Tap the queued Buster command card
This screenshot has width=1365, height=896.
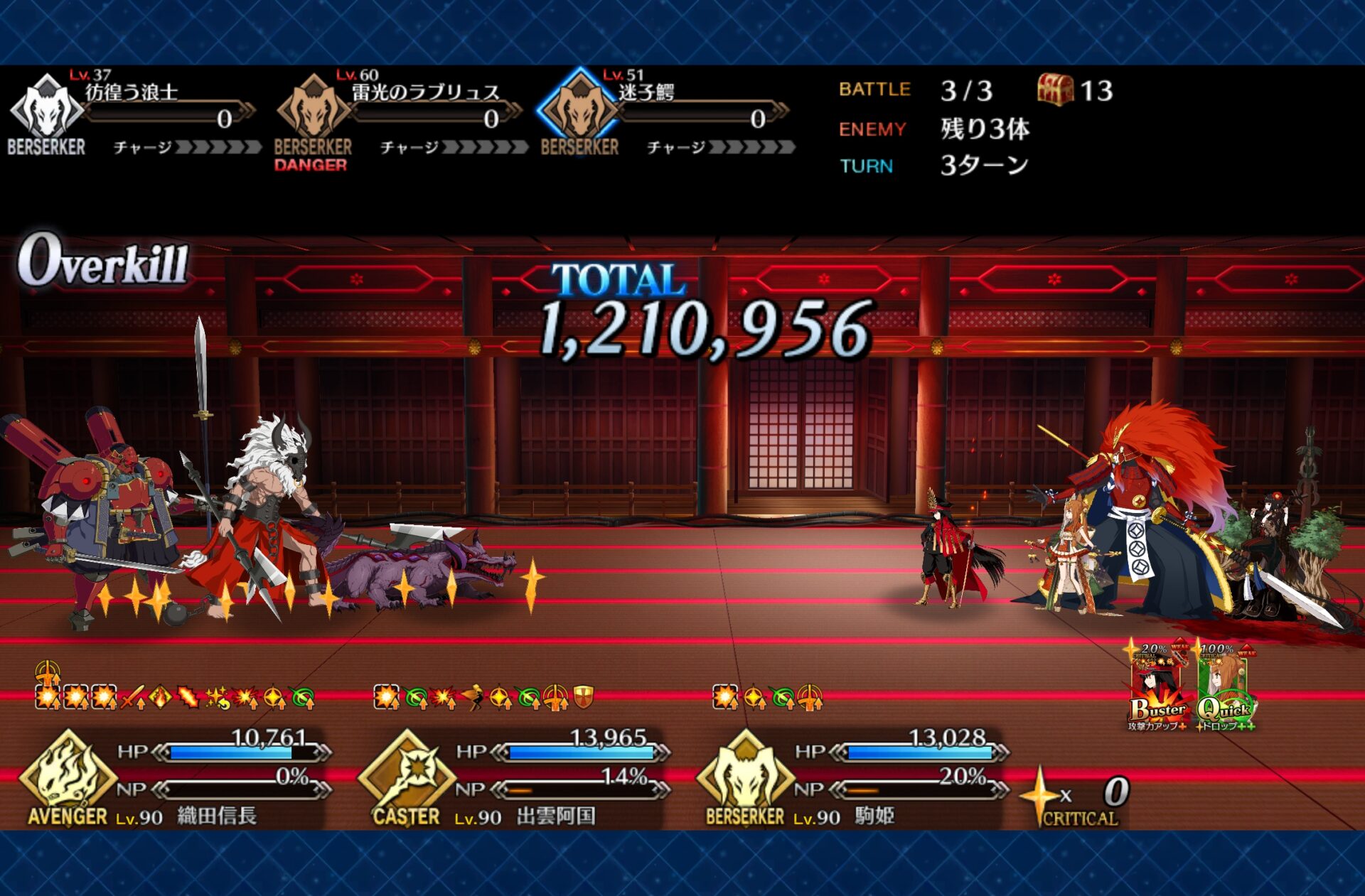(x=1157, y=686)
